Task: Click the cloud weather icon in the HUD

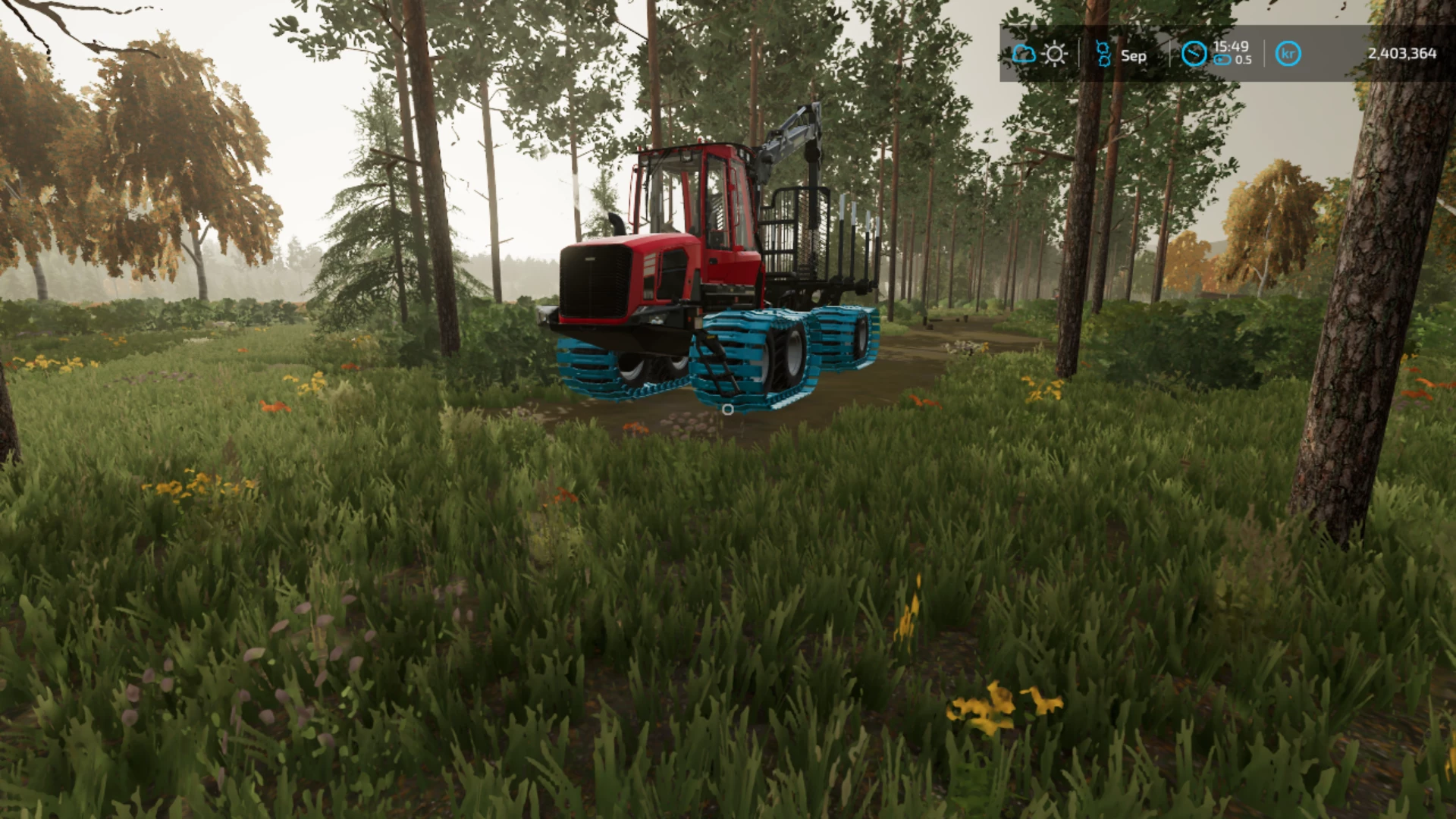Action: [x=1023, y=54]
